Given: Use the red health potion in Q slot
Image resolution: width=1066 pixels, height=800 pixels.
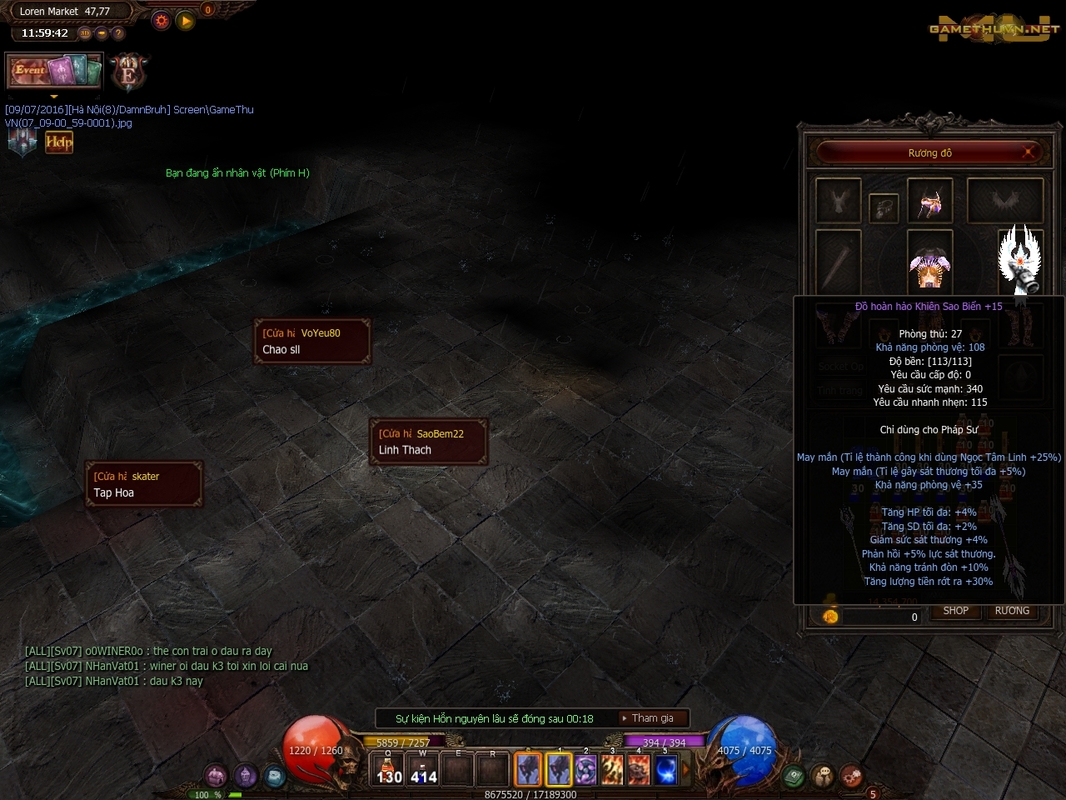Looking at the screenshot, I should pyautogui.click(x=389, y=770).
